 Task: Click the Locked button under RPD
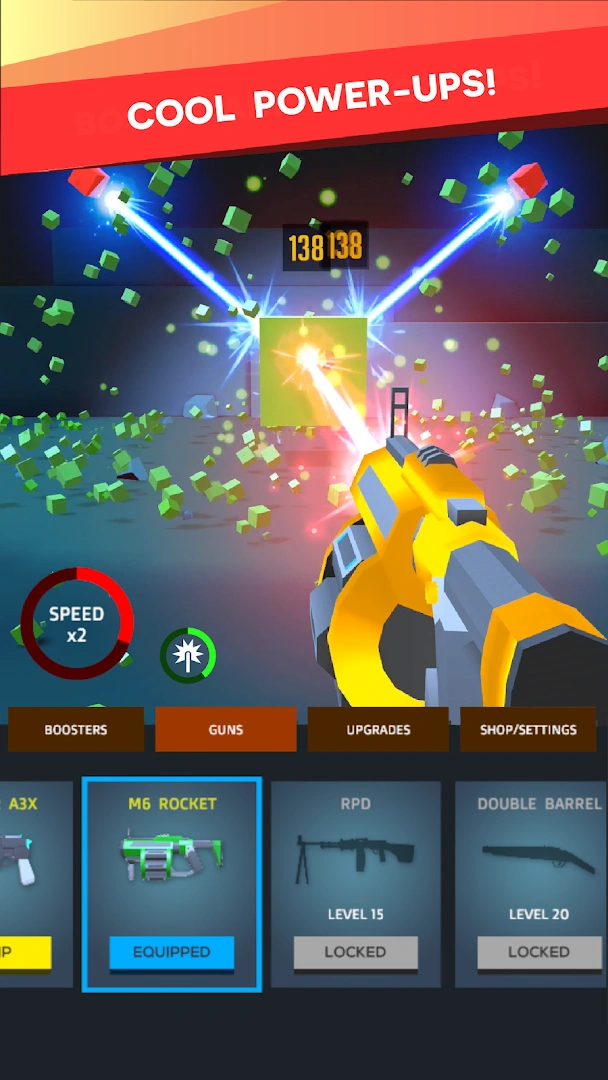[356, 952]
